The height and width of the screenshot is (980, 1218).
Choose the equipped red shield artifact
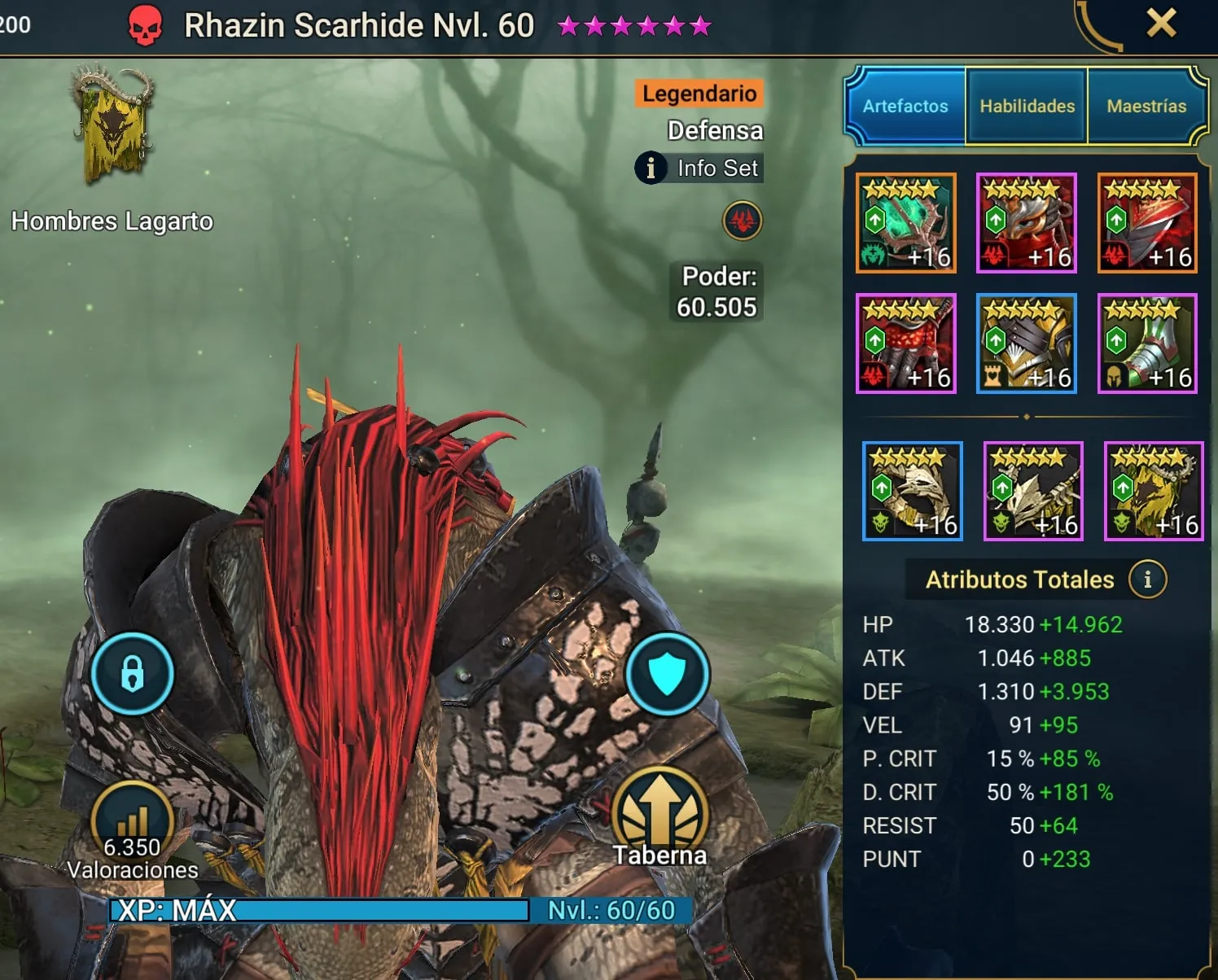(1147, 223)
